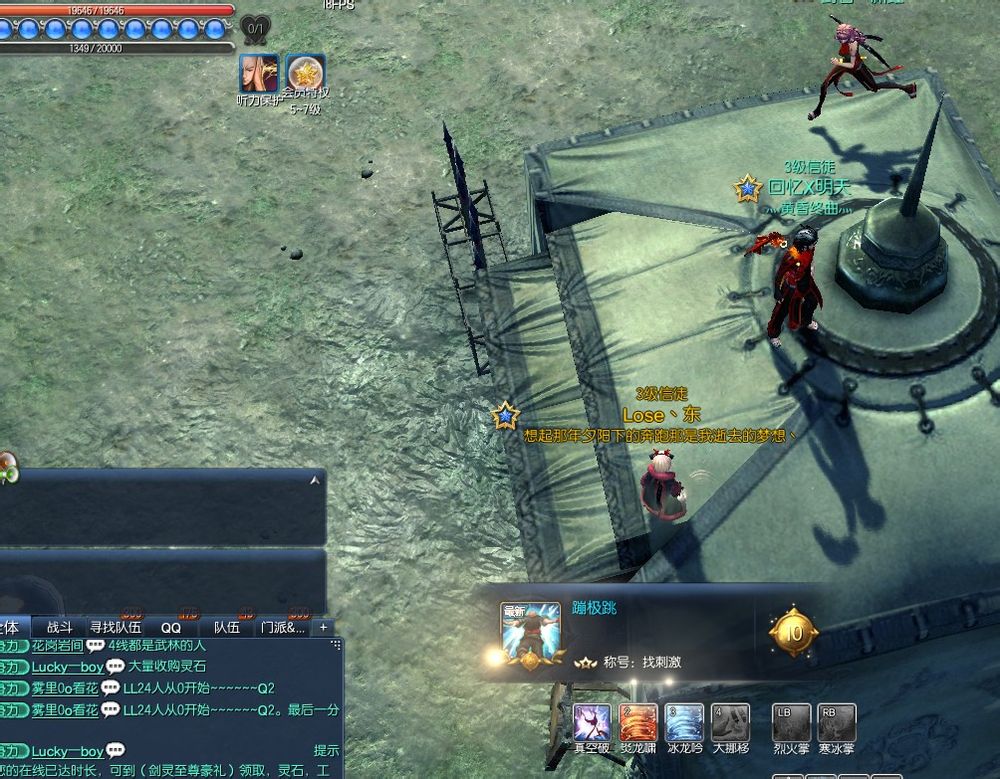The width and height of the screenshot is (1000, 779).
Task: Open the 门派 chat tab
Action: 282,627
